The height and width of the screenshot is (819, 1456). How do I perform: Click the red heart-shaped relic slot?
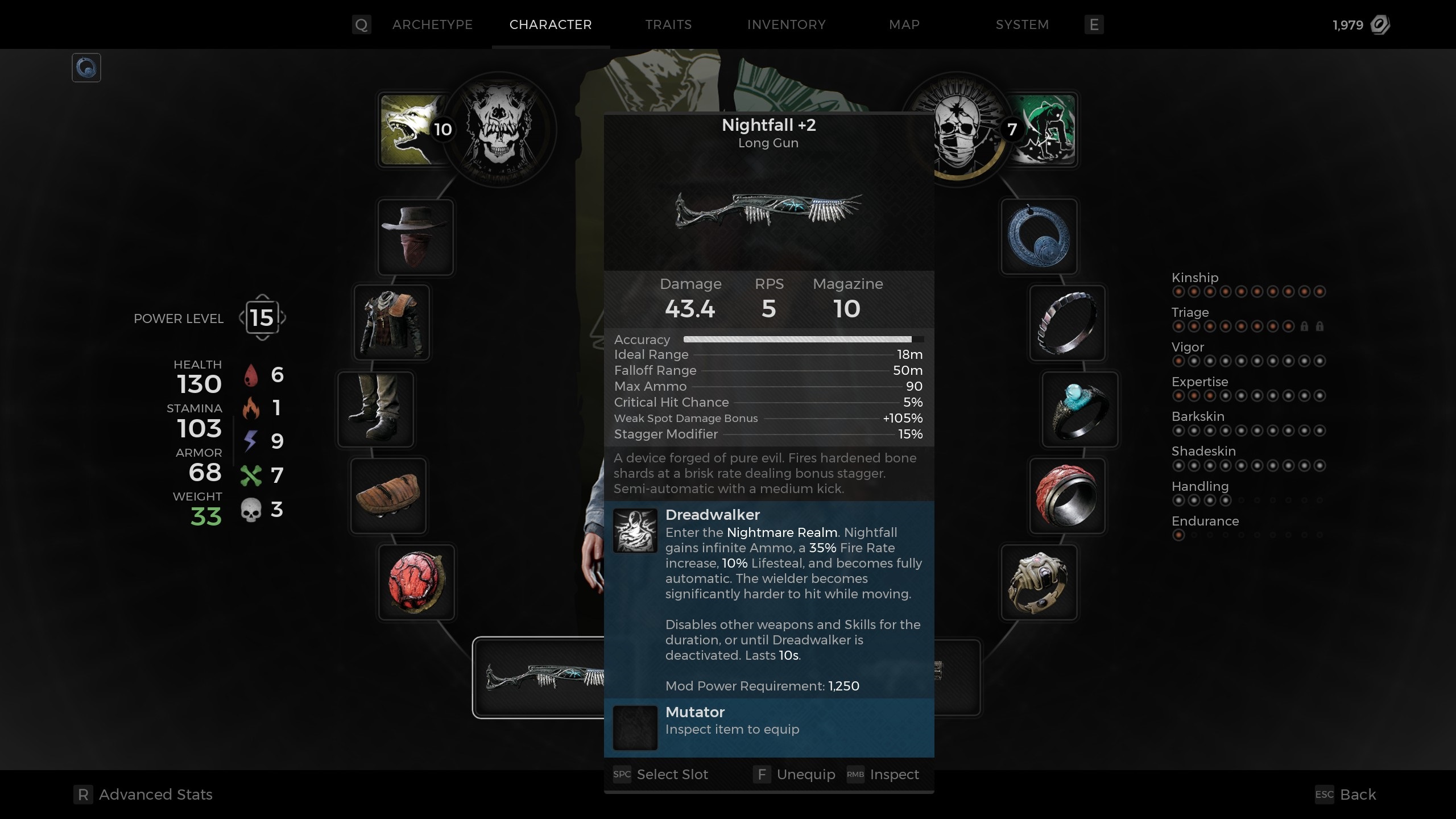[416, 582]
